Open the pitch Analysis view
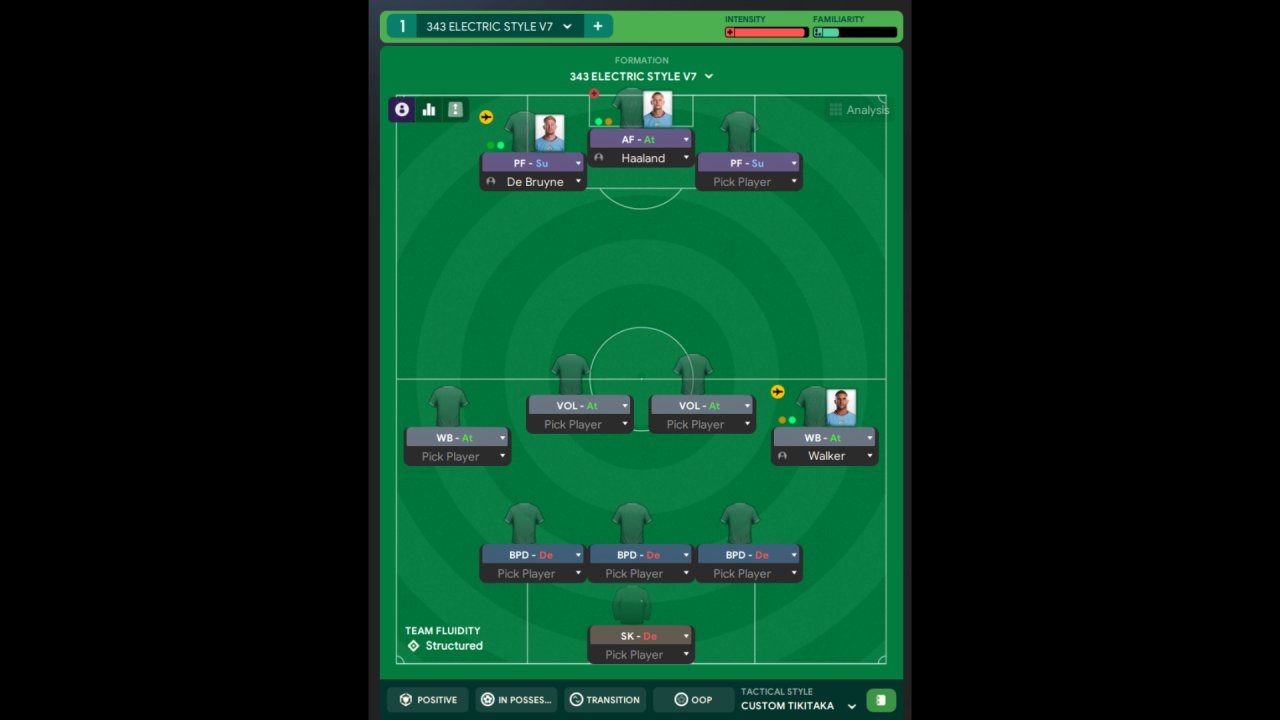Image resolution: width=1280 pixels, height=720 pixels. click(858, 110)
